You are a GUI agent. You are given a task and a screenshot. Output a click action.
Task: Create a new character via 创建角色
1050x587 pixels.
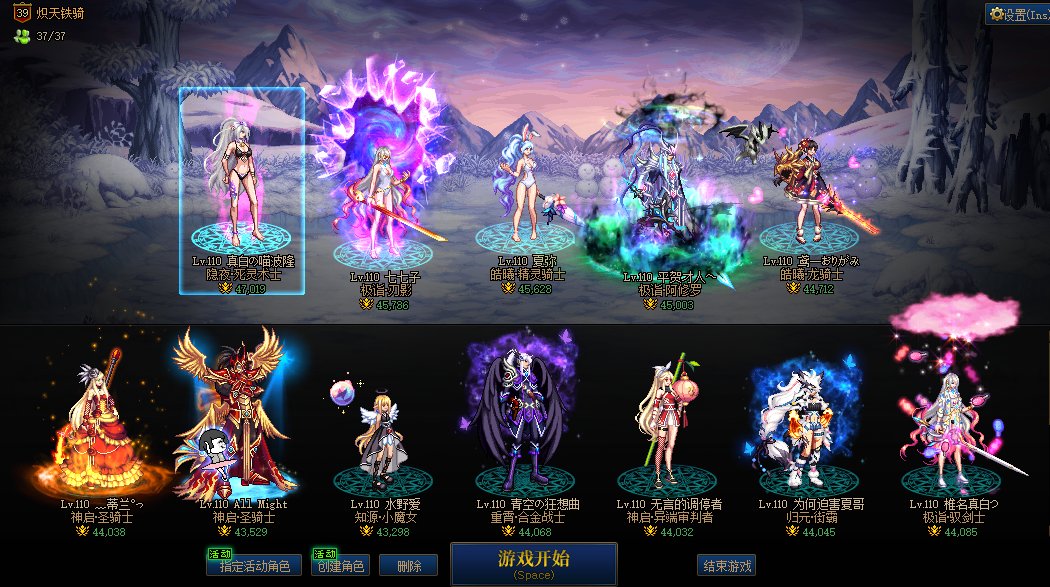(339, 566)
